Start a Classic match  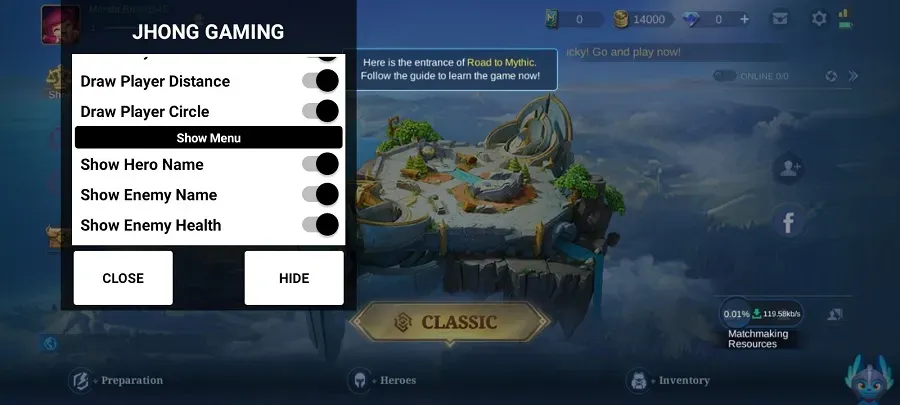pos(449,322)
